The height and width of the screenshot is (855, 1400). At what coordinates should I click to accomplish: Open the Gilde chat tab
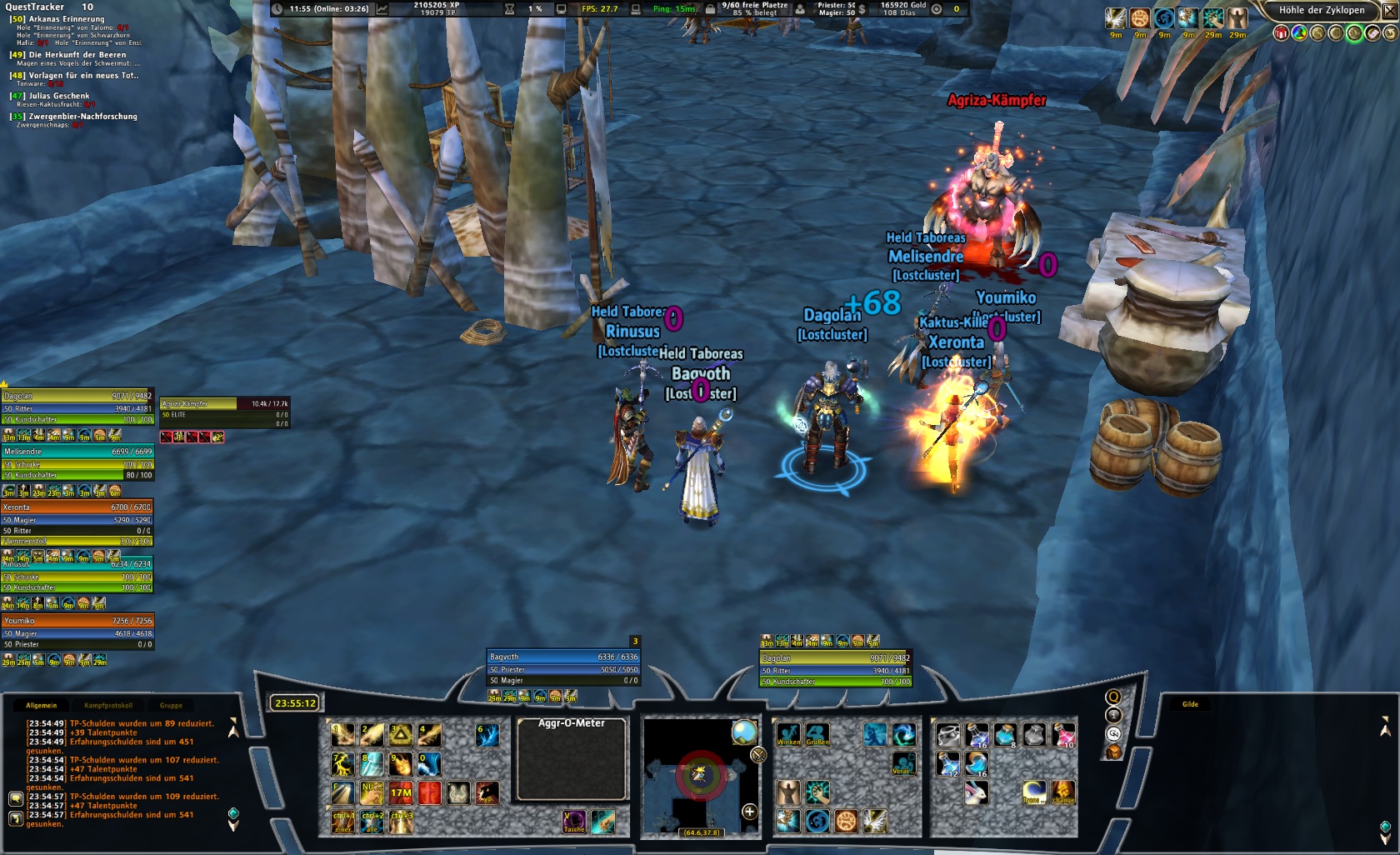coord(1190,704)
